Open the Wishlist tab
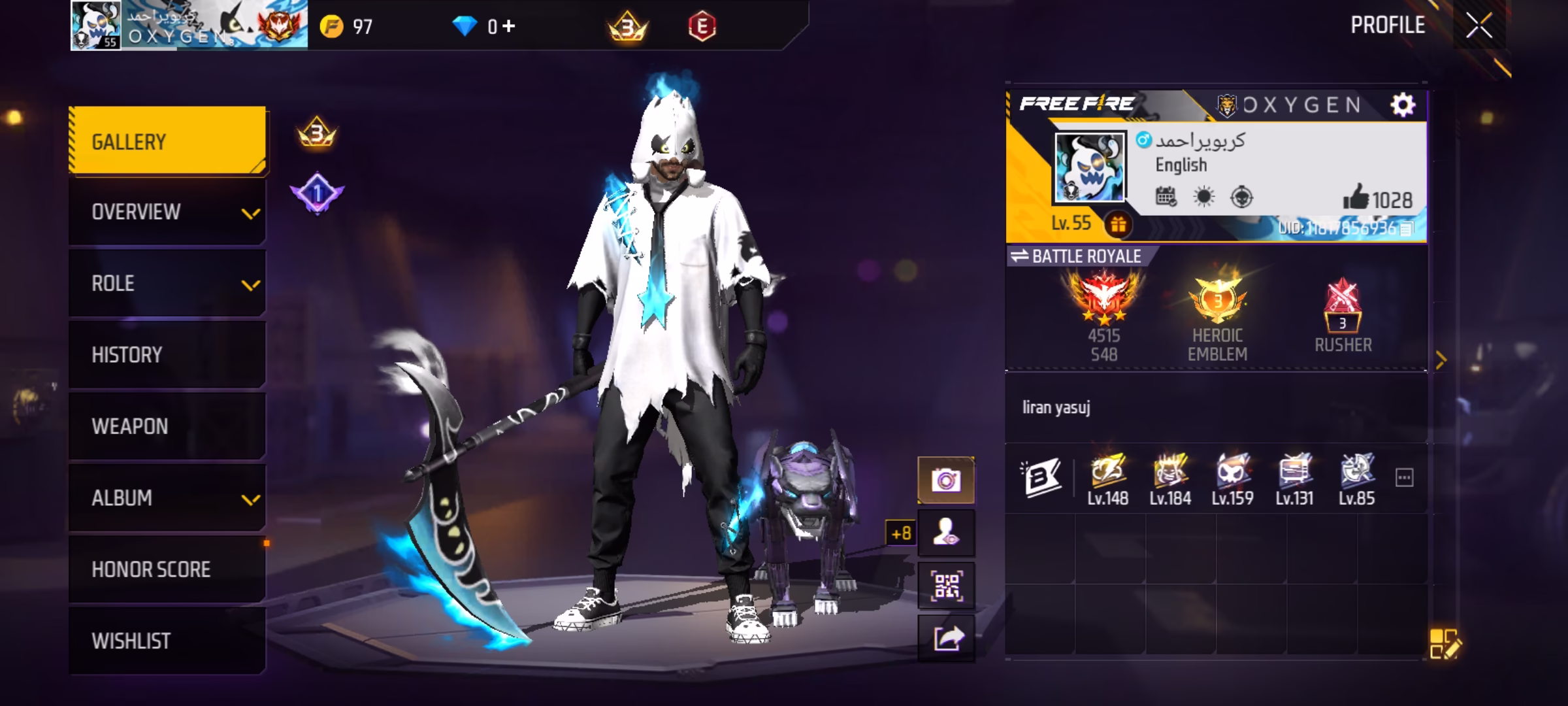 [x=167, y=641]
